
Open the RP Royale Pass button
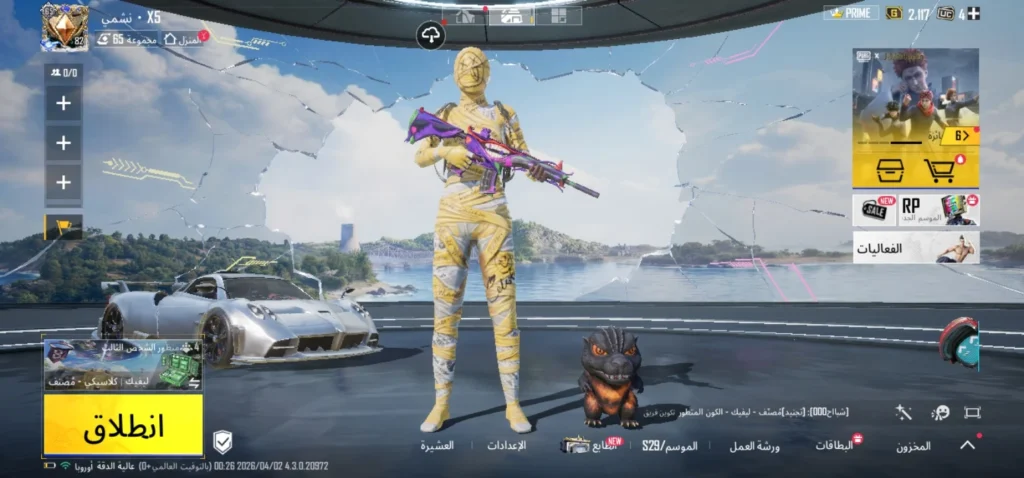939,210
